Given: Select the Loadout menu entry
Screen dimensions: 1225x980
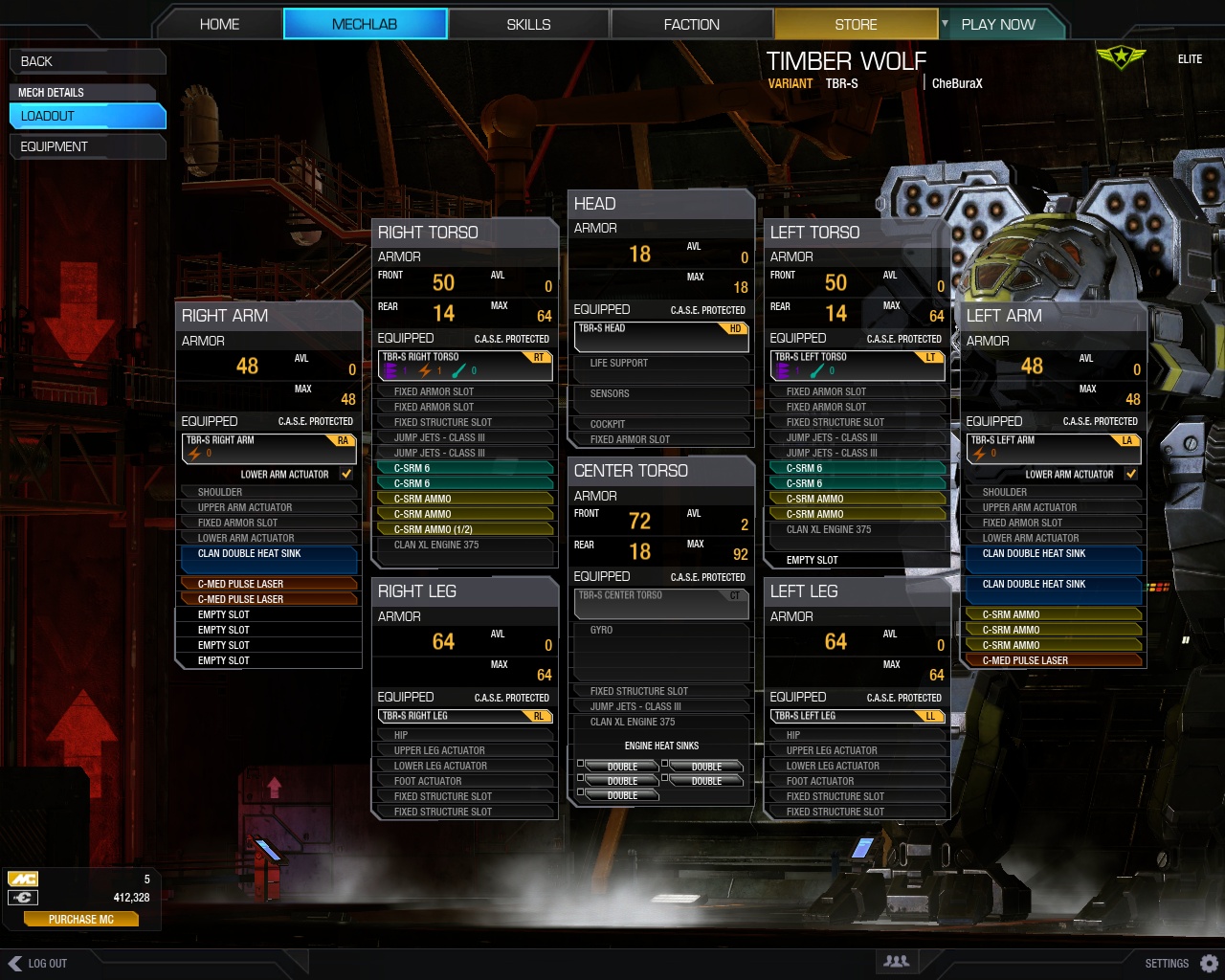Looking at the screenshot, I should tap(86, 116).
